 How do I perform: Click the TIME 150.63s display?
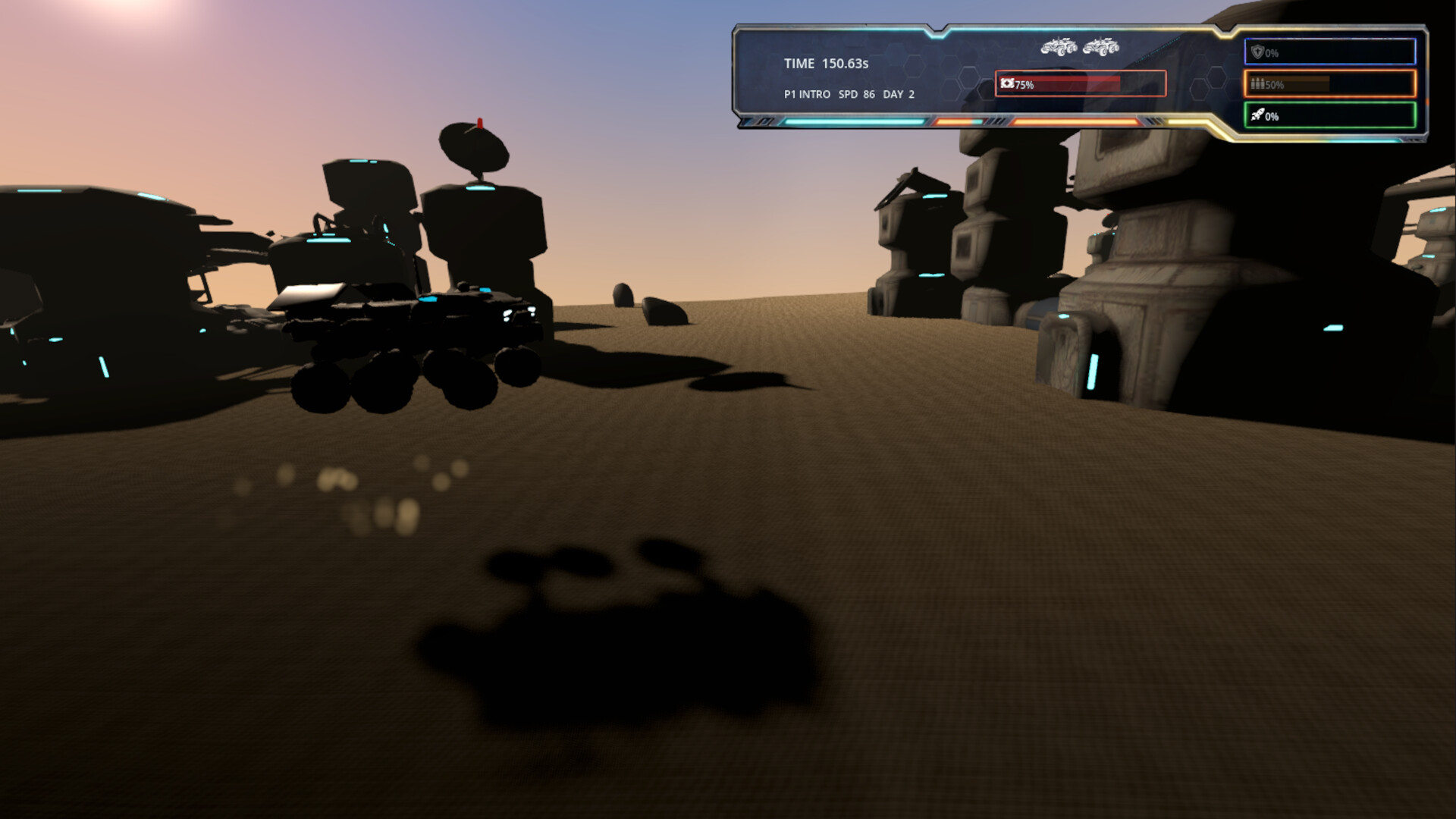(826, 64)
